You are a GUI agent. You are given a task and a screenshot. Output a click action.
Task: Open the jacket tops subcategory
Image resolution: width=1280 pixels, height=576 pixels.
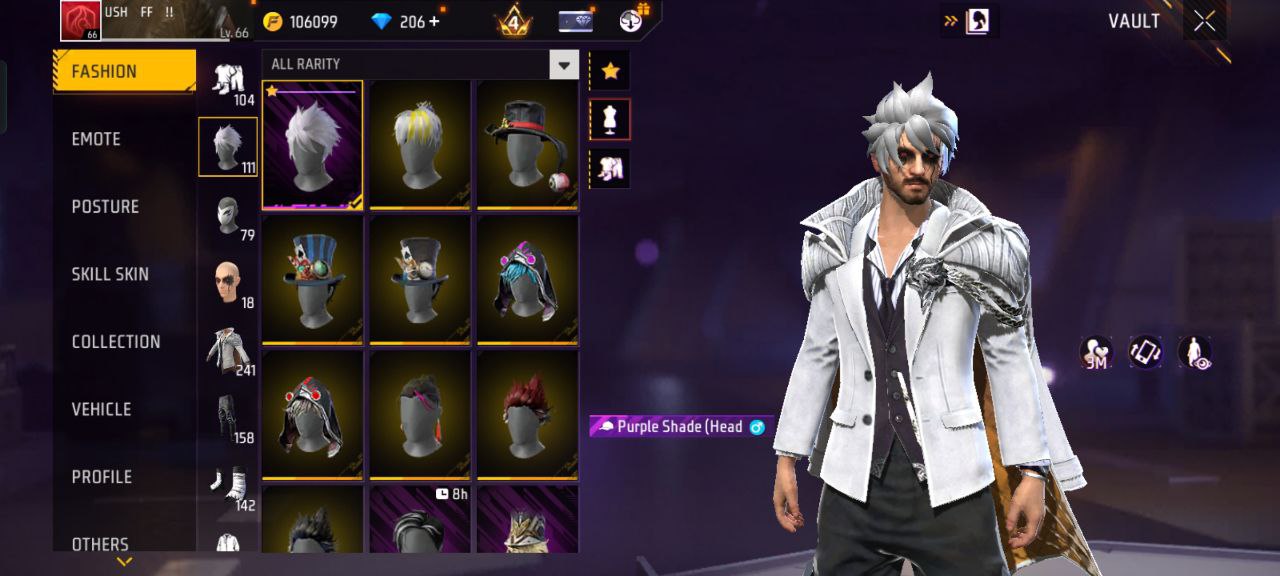[228, 352]
